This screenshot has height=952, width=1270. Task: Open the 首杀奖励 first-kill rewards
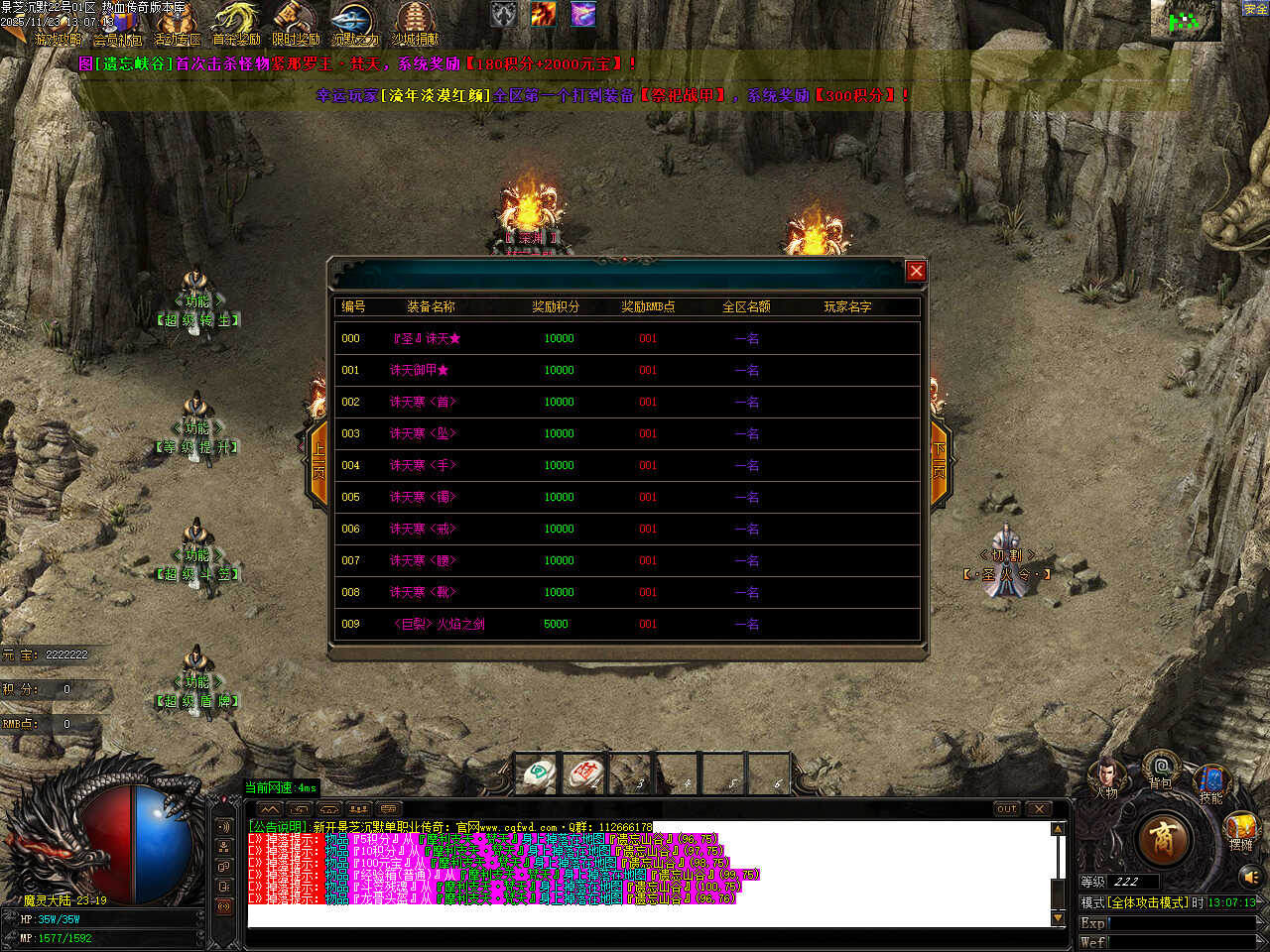236,24
